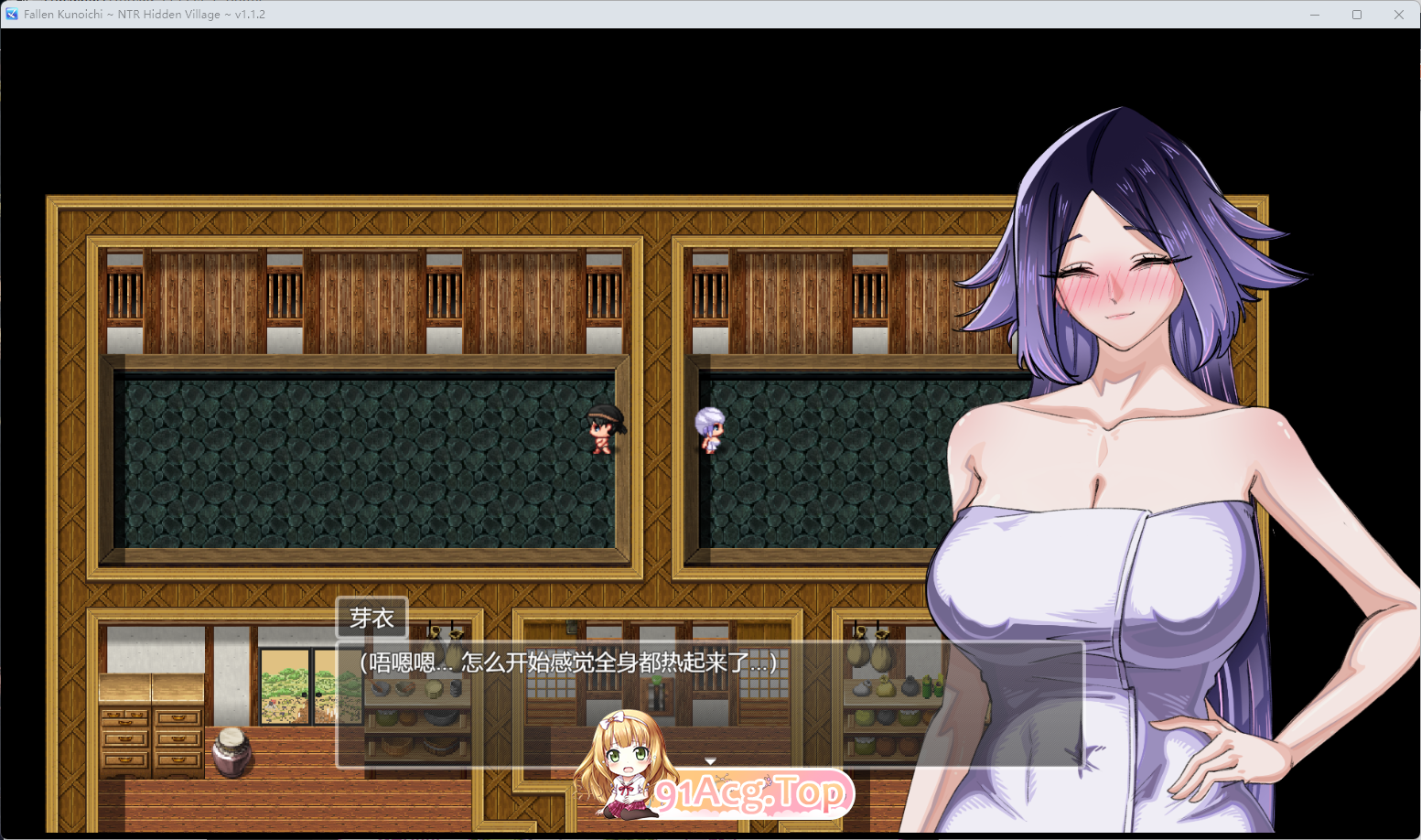Image resolution: width=1421 pixels, height=840 pixels.
Task: Click the purple jar on the wooden counter
Action: tap(231, 752)
